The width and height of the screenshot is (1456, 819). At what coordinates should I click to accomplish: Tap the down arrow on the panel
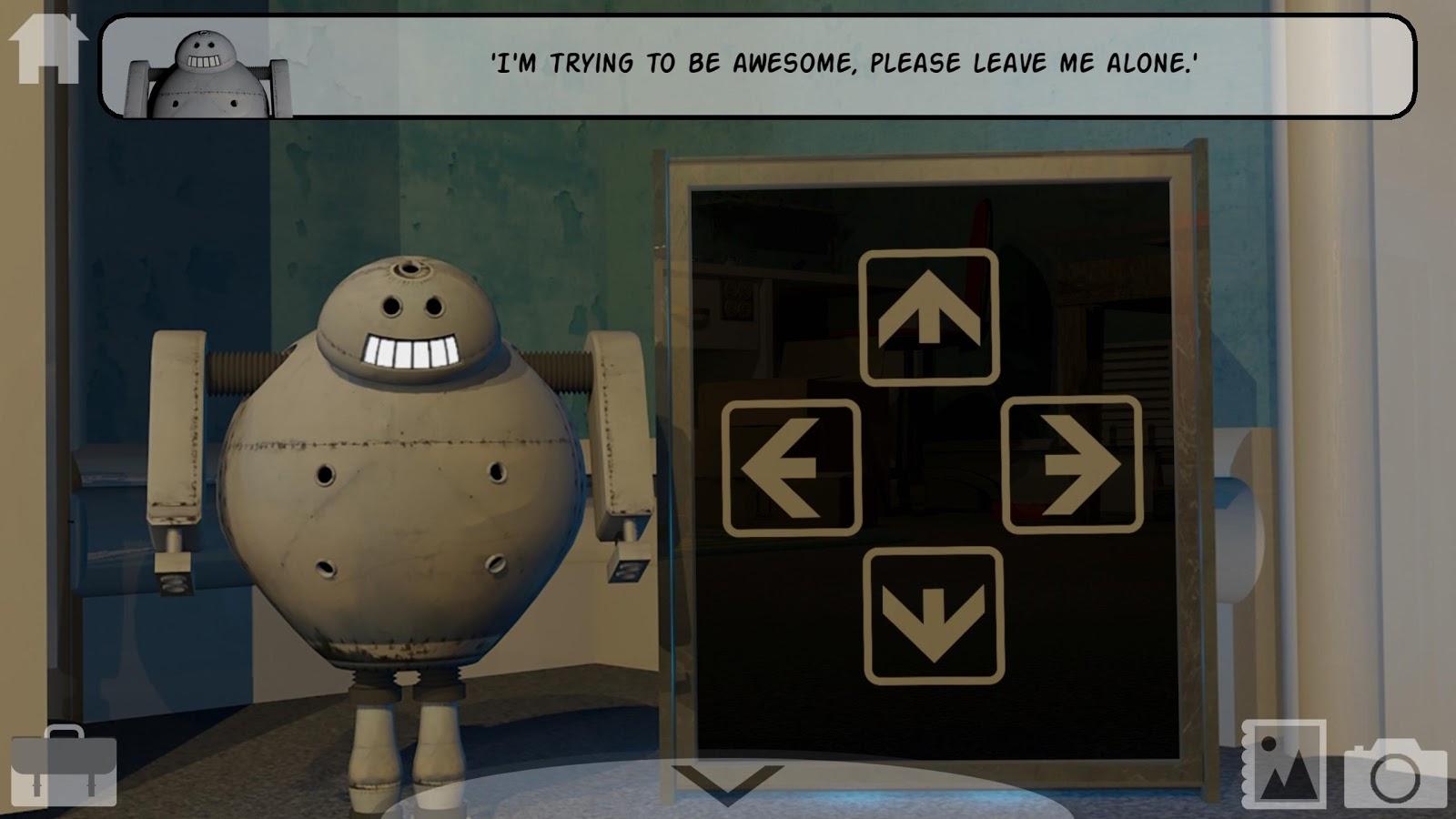pyautogui.click(x=934, y=616)
